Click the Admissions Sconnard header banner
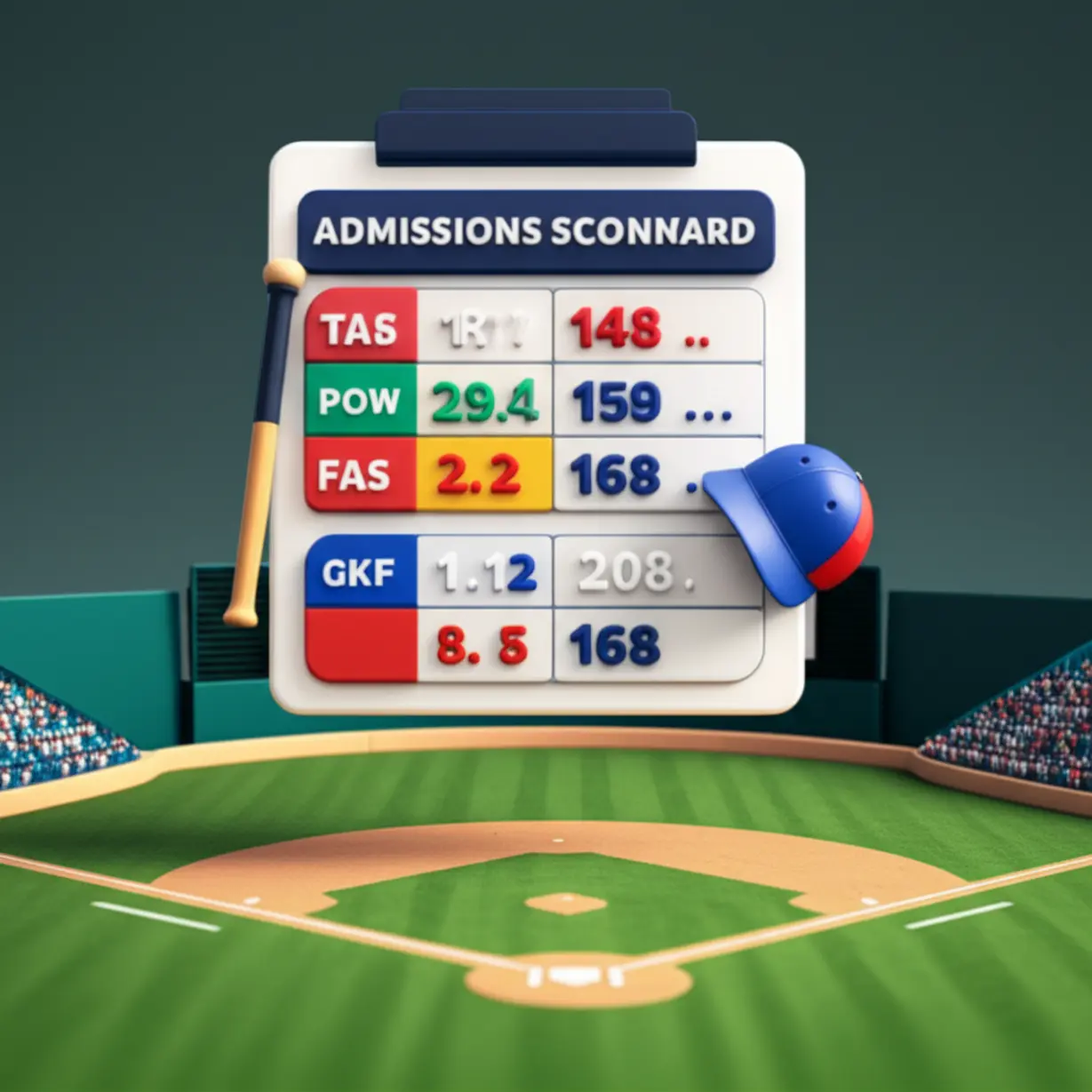1092x1092 pixels. pyautogui.click(x=535, y=231)
